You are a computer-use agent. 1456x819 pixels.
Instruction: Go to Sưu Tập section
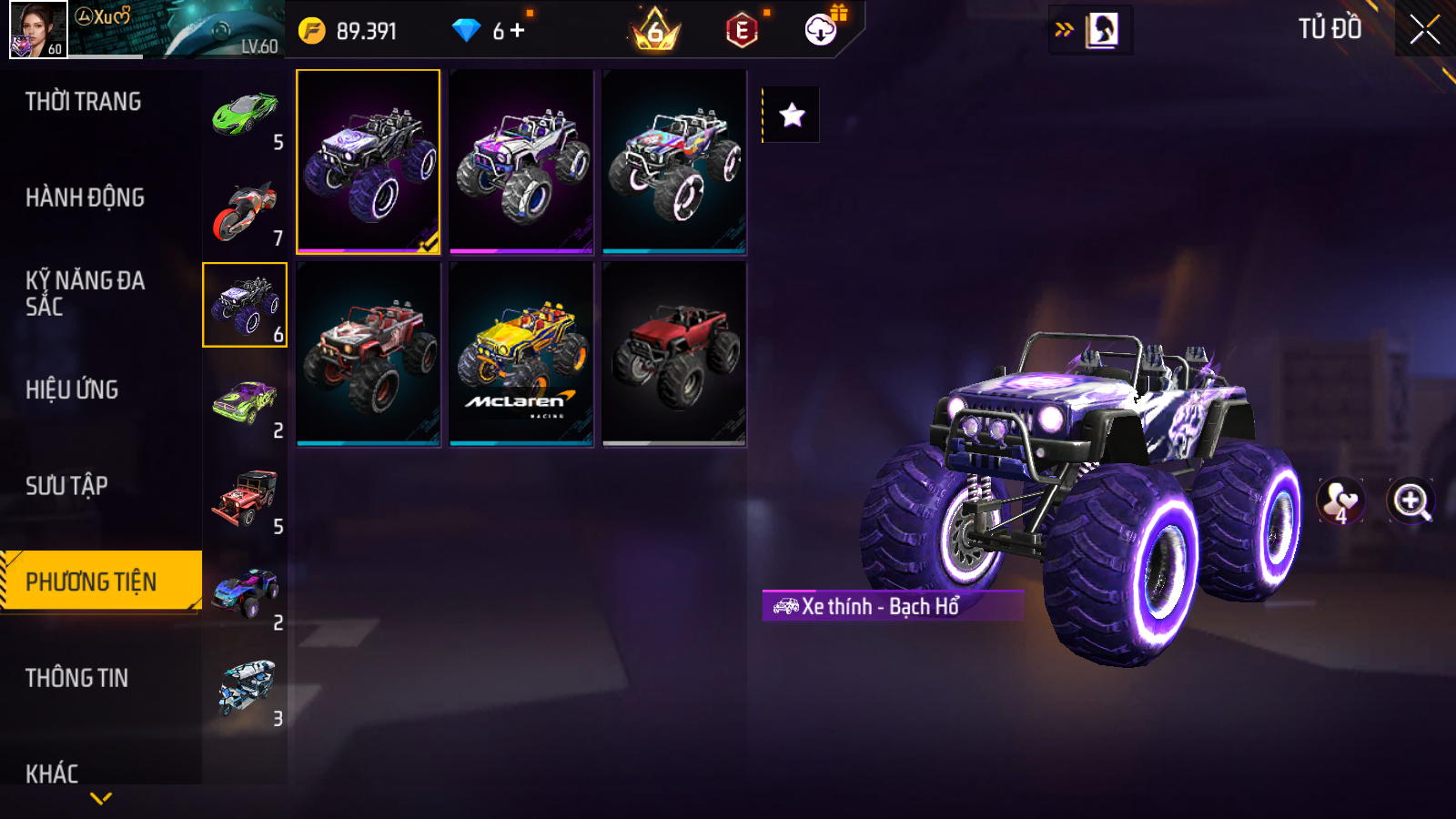67,486
